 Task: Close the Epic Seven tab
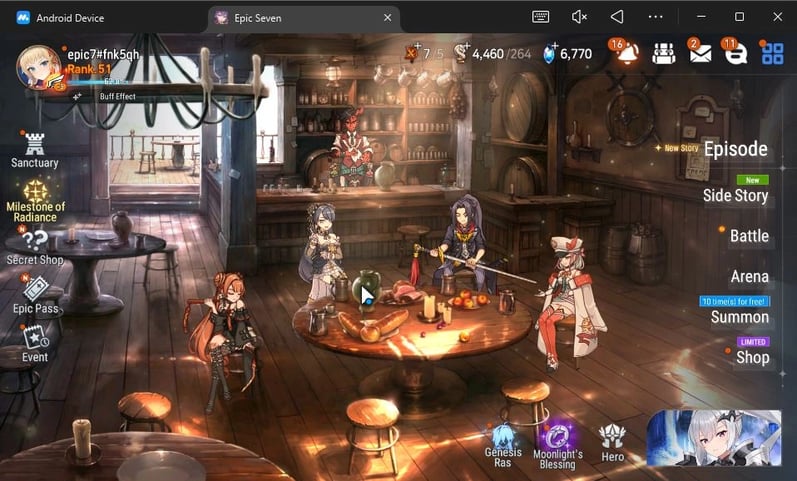388,17
